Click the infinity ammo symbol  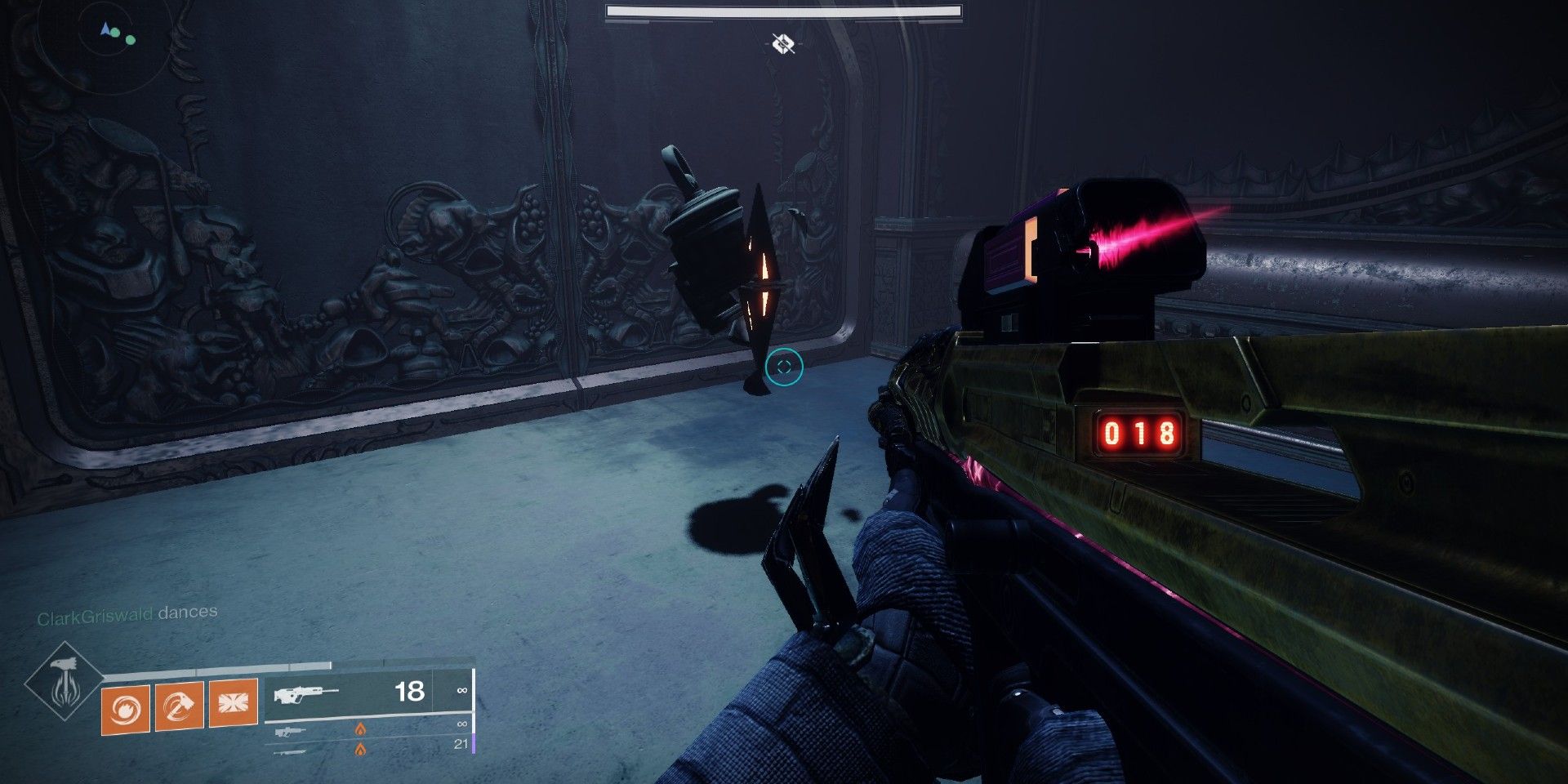tap(462, 691)
